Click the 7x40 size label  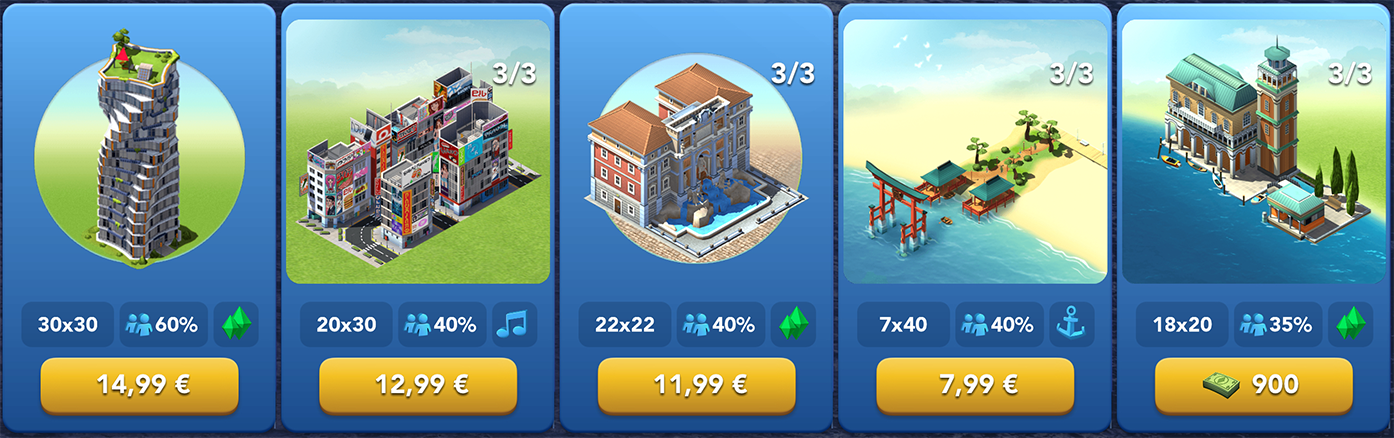click(x=903, y=325)
